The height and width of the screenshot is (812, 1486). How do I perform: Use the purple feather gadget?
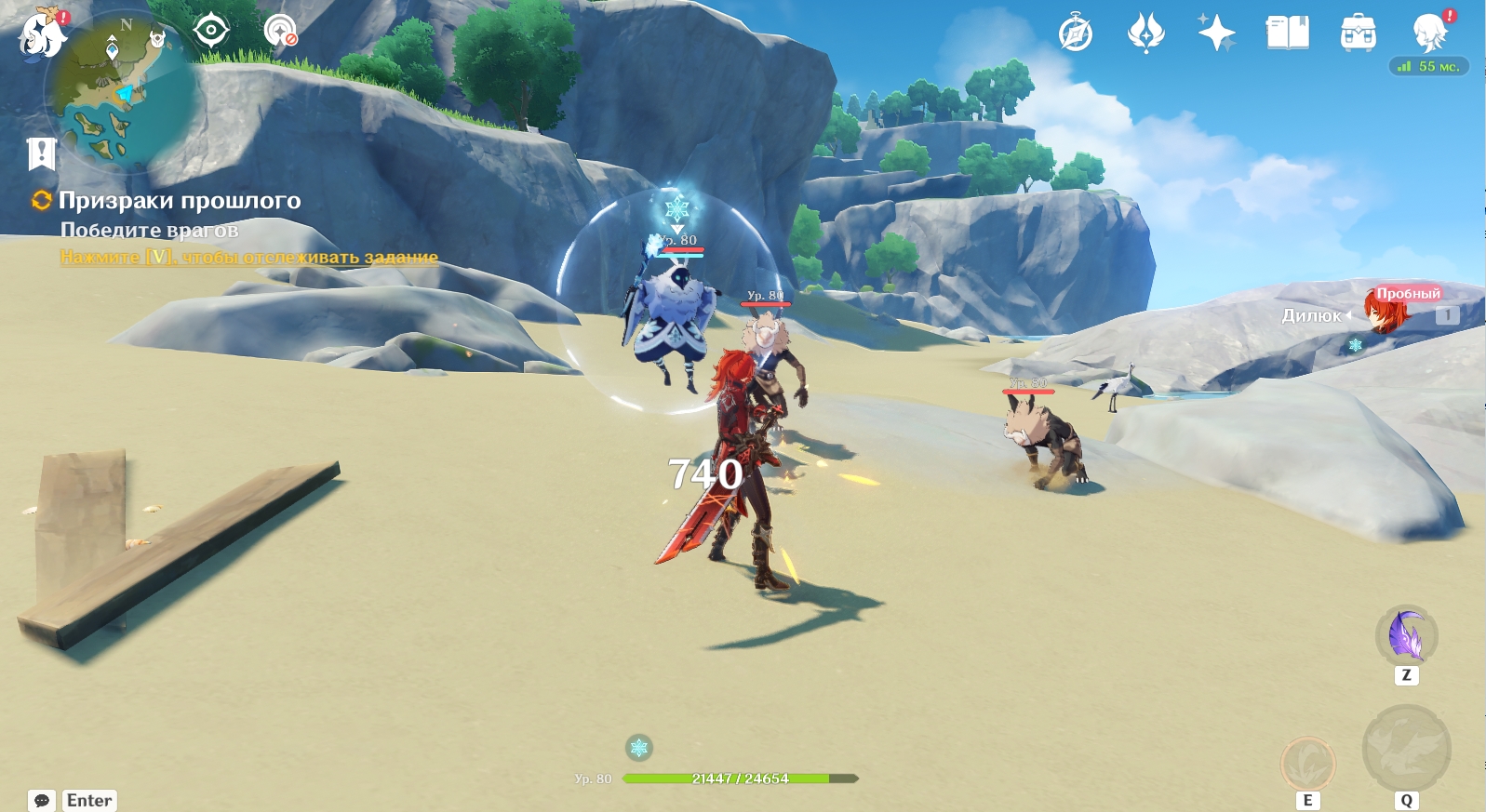pyautogui.click(x=1406, y=636)
